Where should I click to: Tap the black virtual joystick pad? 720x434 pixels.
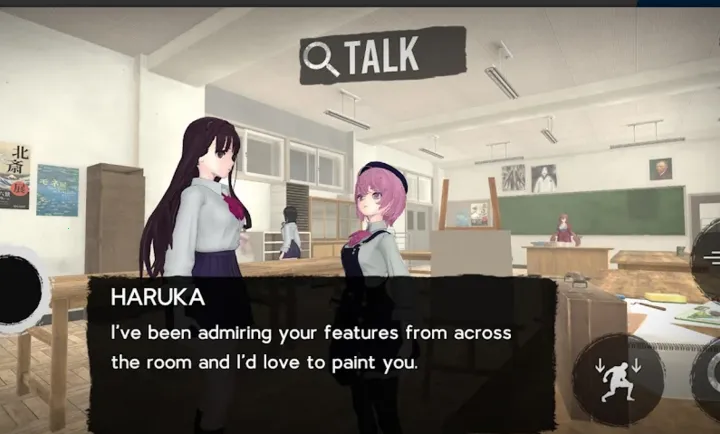[x=18, y=291]
